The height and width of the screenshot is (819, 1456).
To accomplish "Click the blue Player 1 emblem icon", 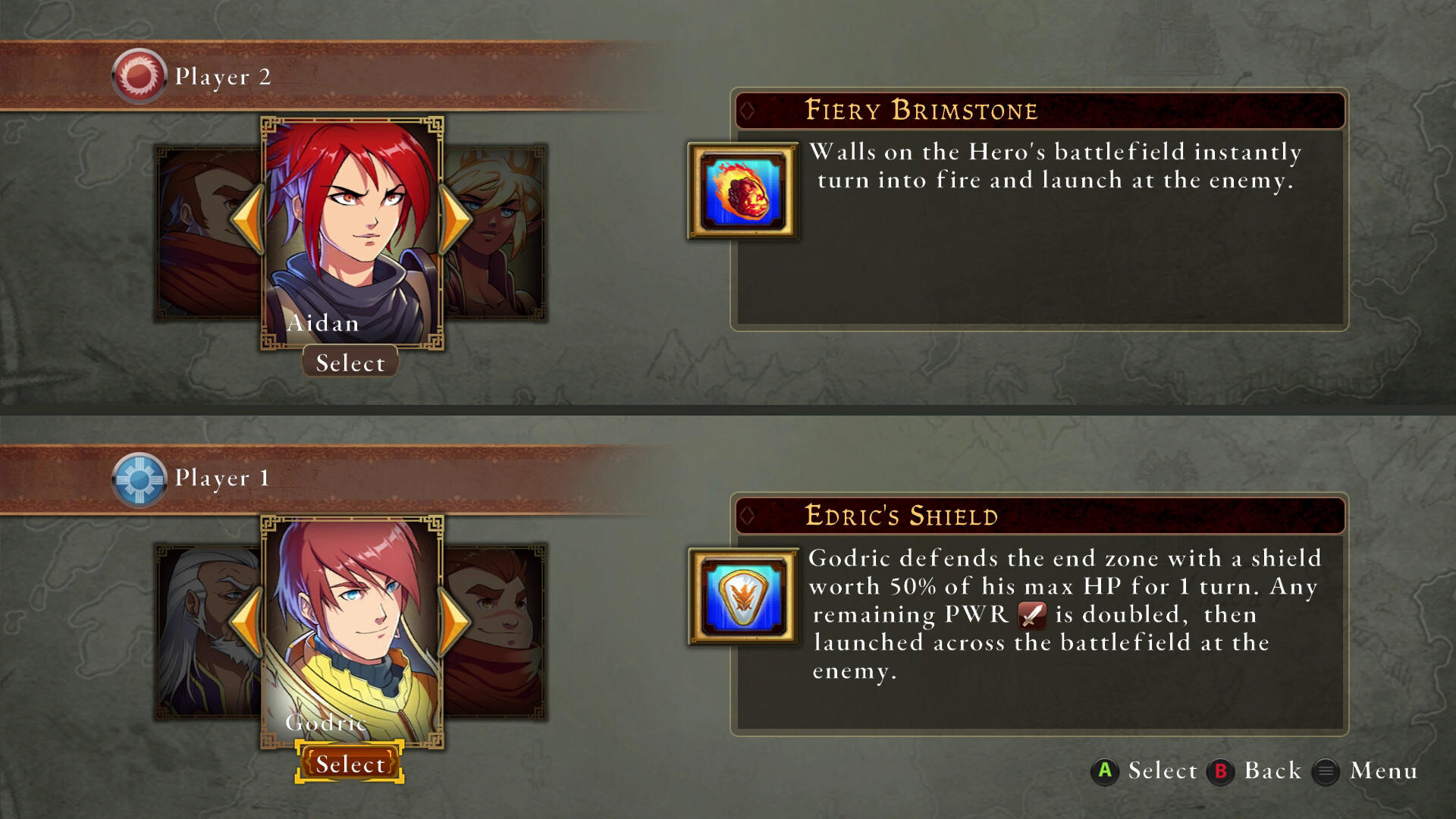I will click(x=140, y=478).
